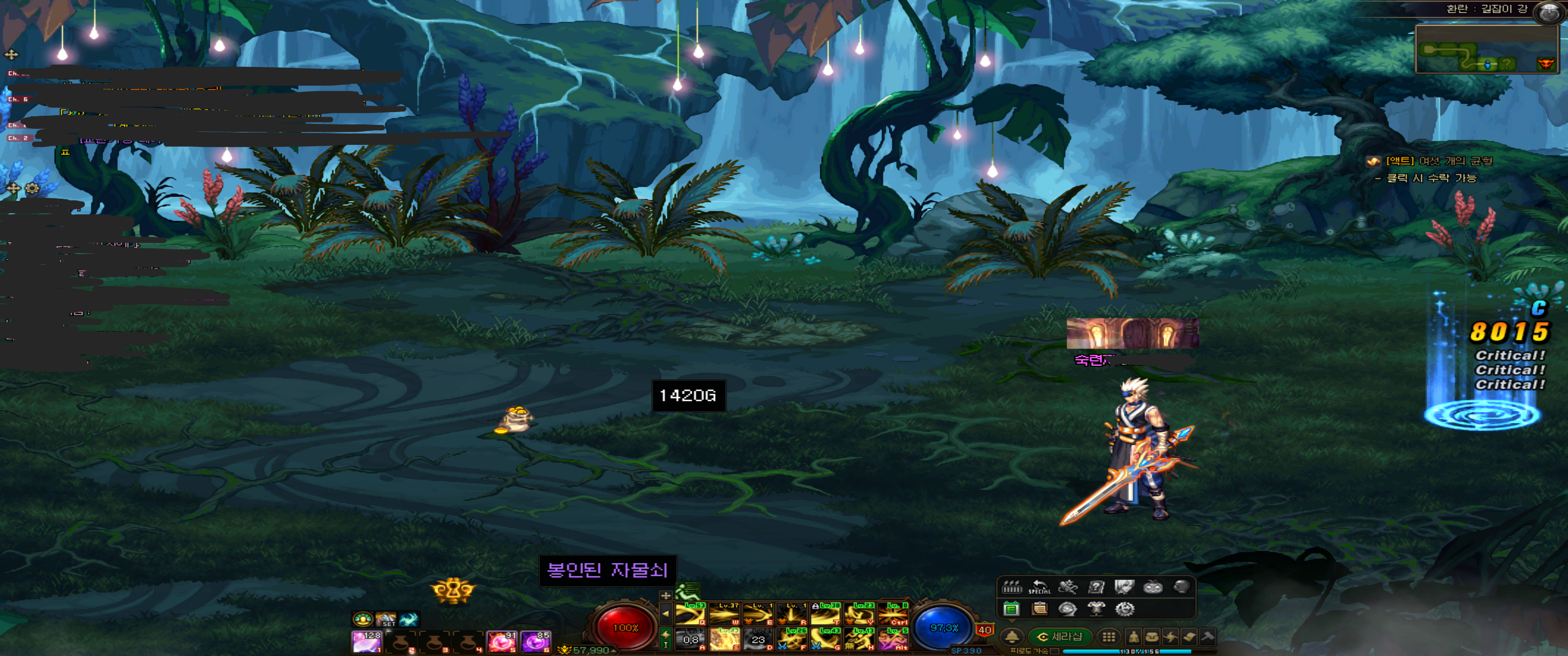Open the hammer icon in menu bar
This screenshot has width=1568, height=656.
click(1207, 637)
